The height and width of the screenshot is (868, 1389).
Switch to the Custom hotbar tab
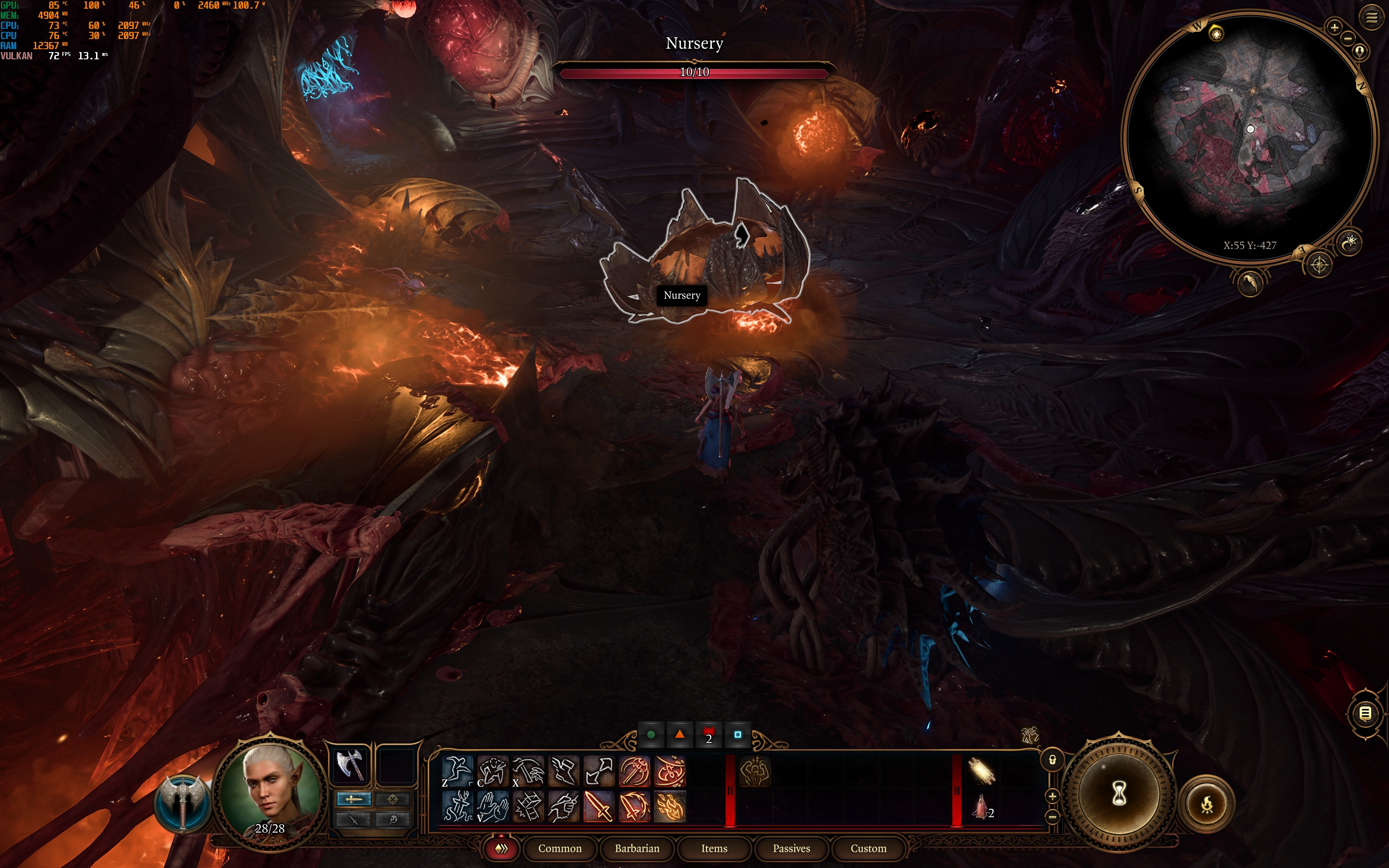tap(868, 849)
